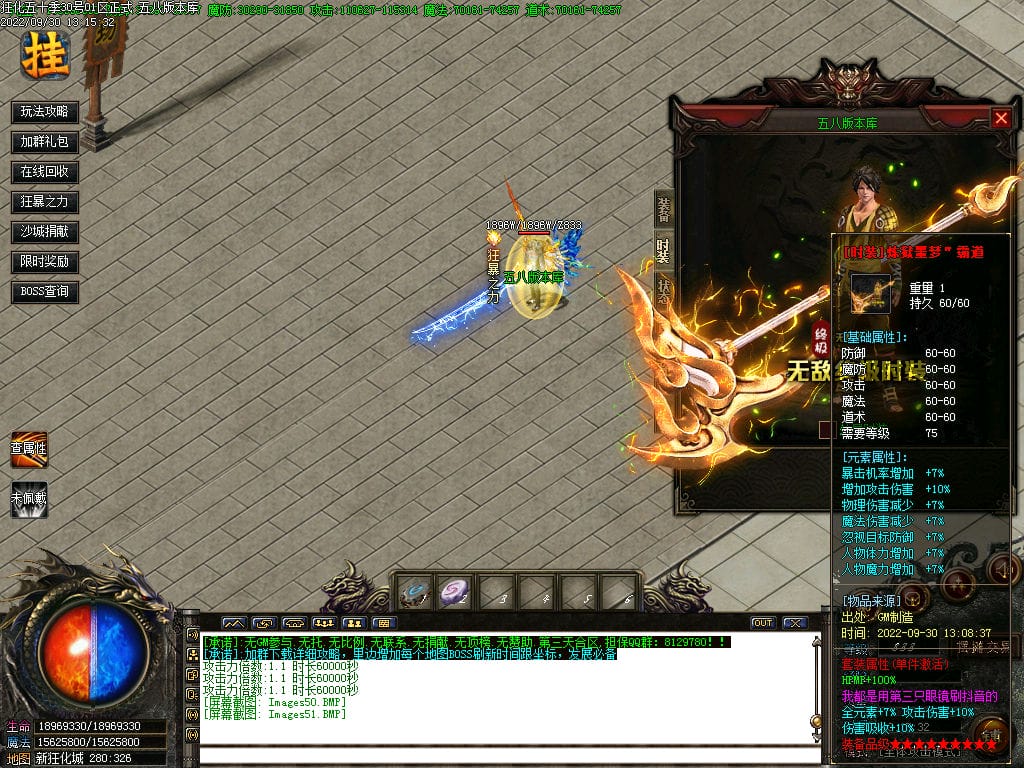Select the 未佩戴 not-equipped icon
The width and height of the screenshot is (1024, 768).
(29, 498)
